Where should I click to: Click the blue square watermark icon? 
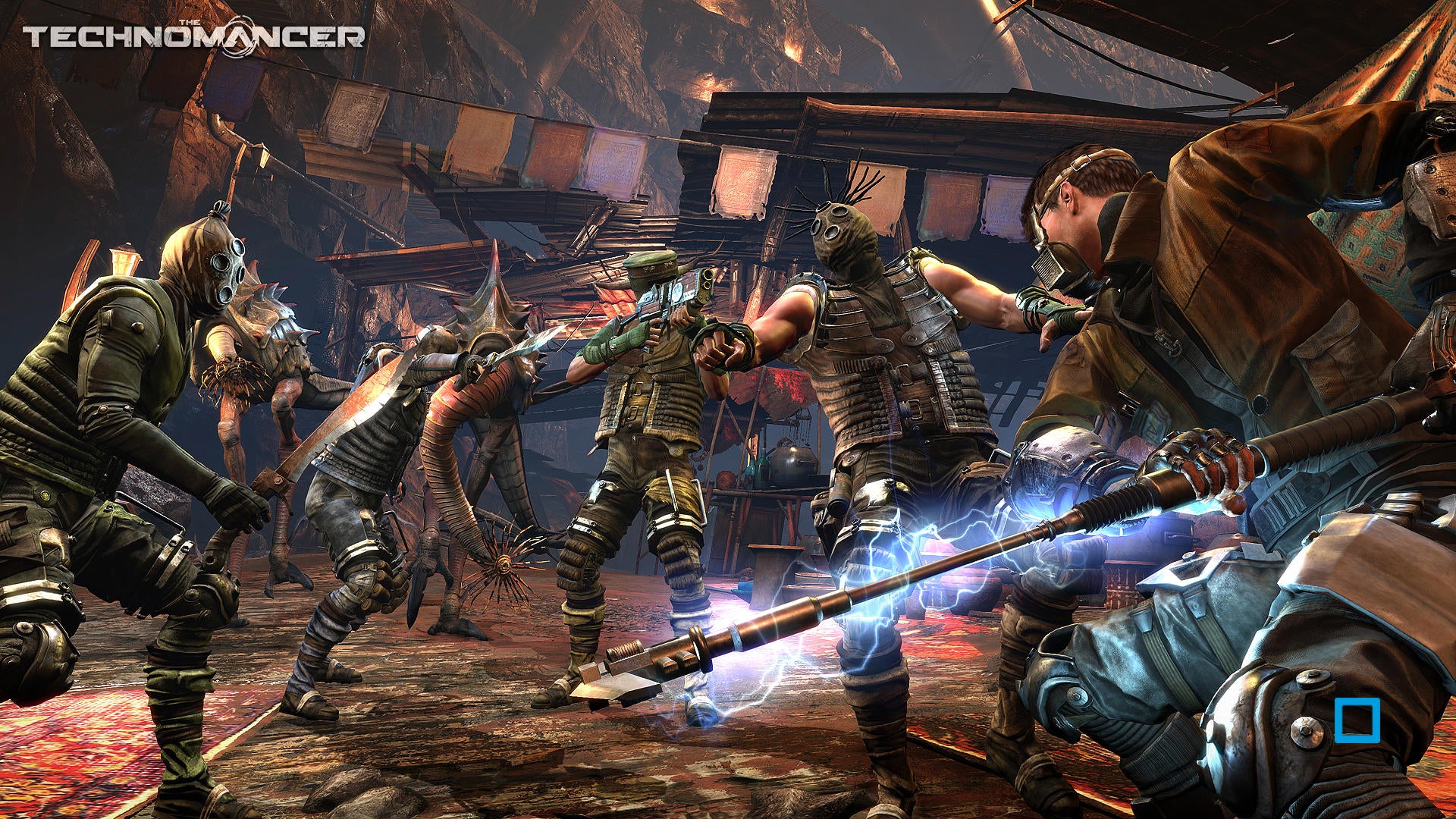pyautogui.click(x=1357, y=720)
